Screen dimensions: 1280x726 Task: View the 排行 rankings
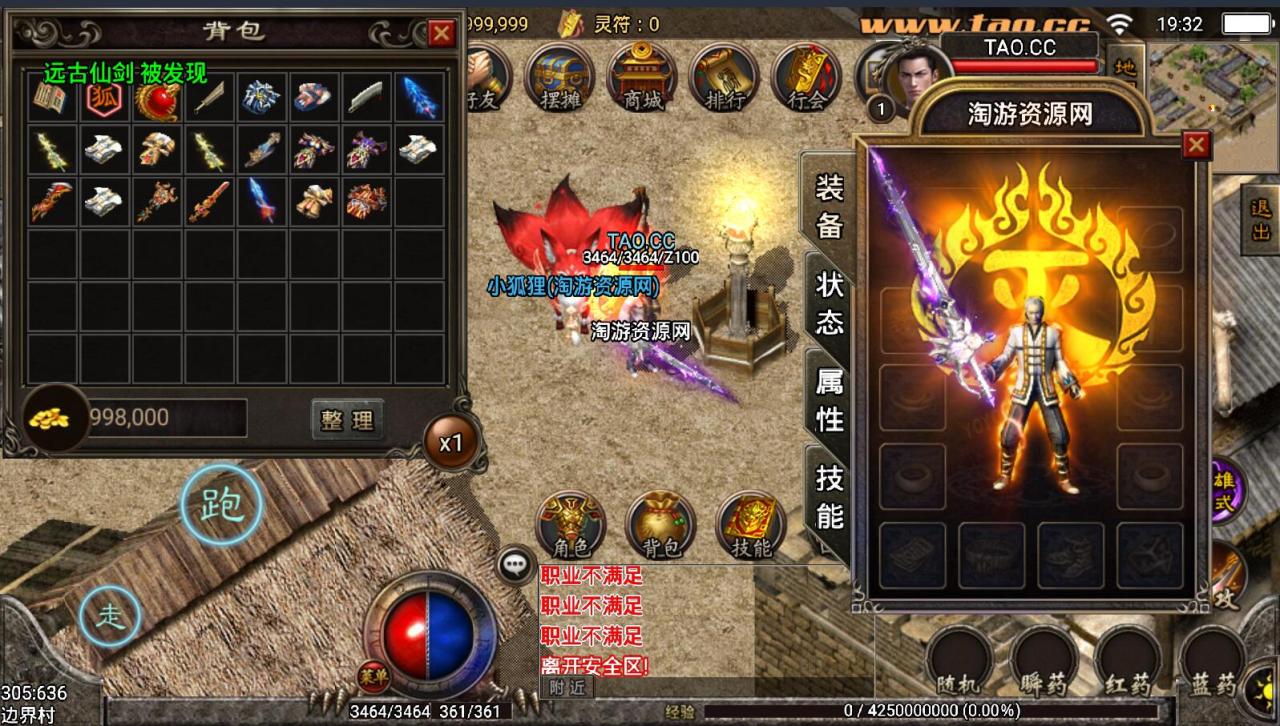[x=724, y=77]
